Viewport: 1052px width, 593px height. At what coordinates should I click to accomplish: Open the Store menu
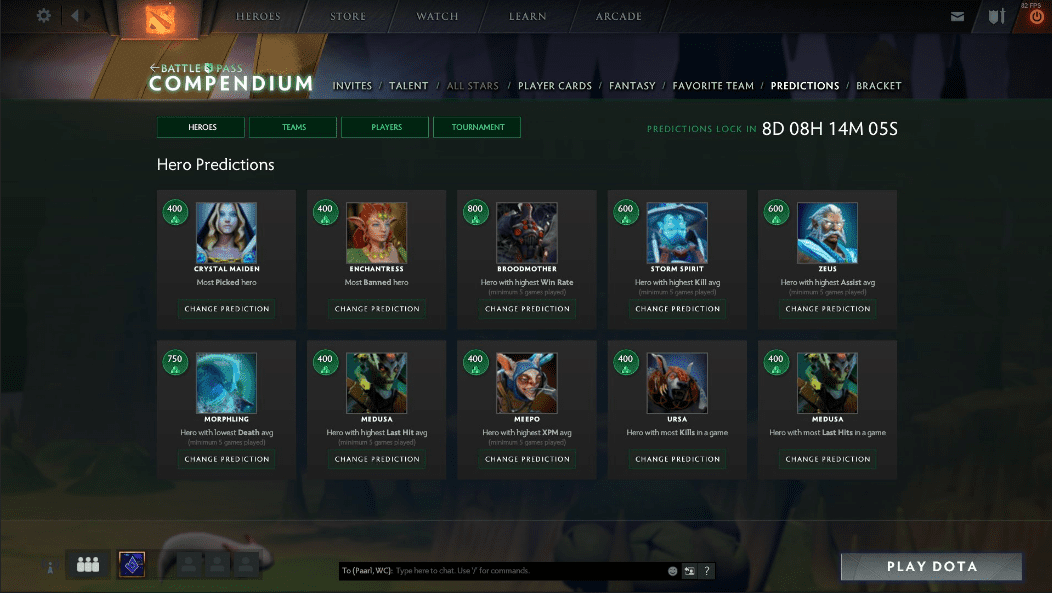point(346,16)
